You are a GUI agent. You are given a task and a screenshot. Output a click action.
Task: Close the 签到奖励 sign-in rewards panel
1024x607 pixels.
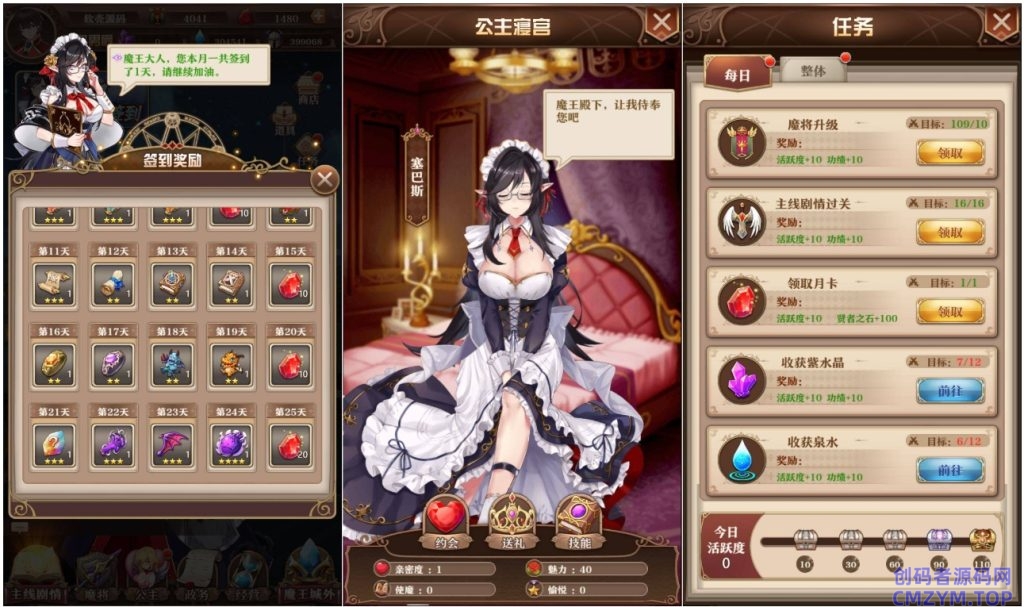point(324,180)
